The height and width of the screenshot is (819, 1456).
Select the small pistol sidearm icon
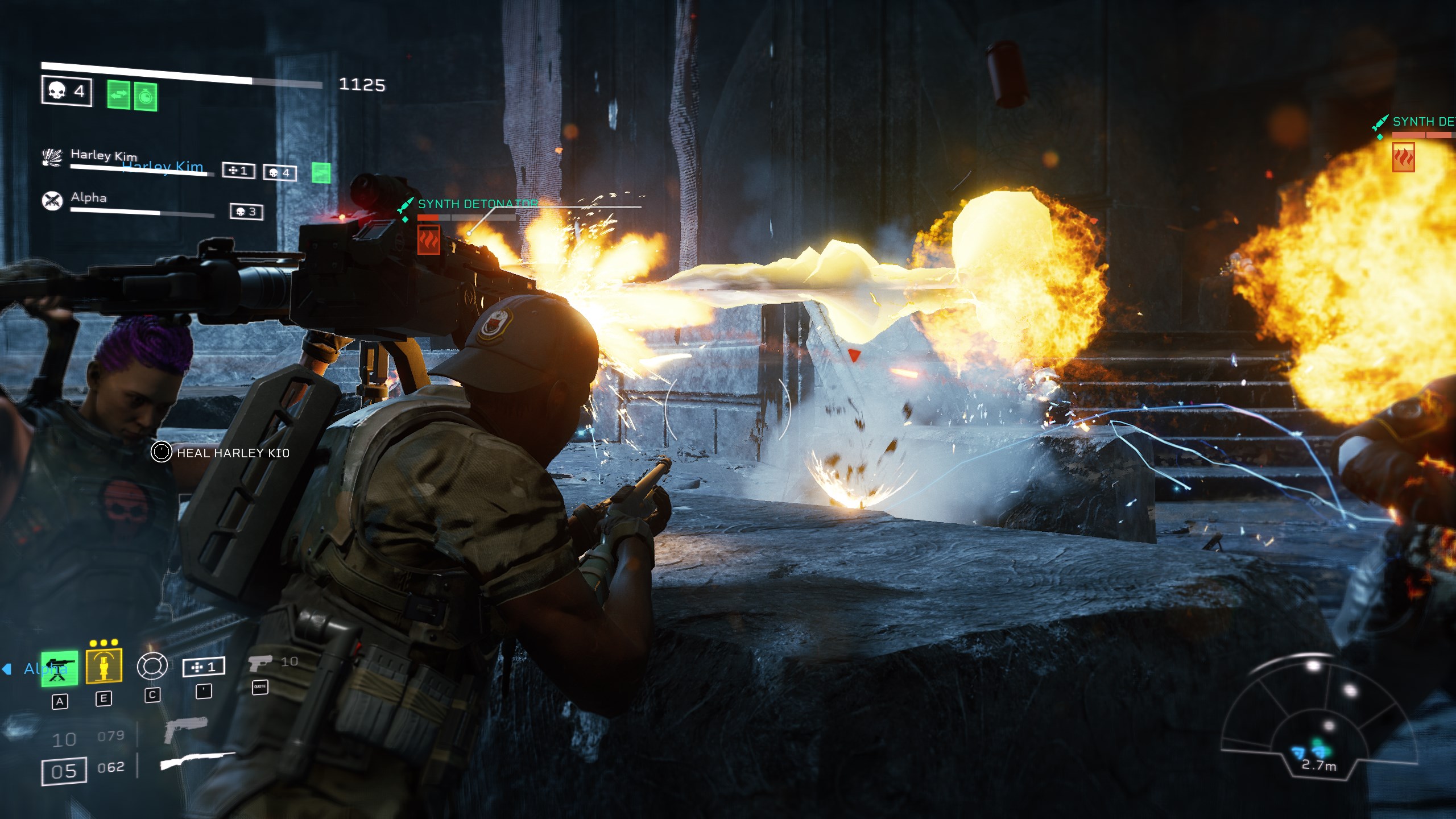pyautogui.click(x=260, y=663)
